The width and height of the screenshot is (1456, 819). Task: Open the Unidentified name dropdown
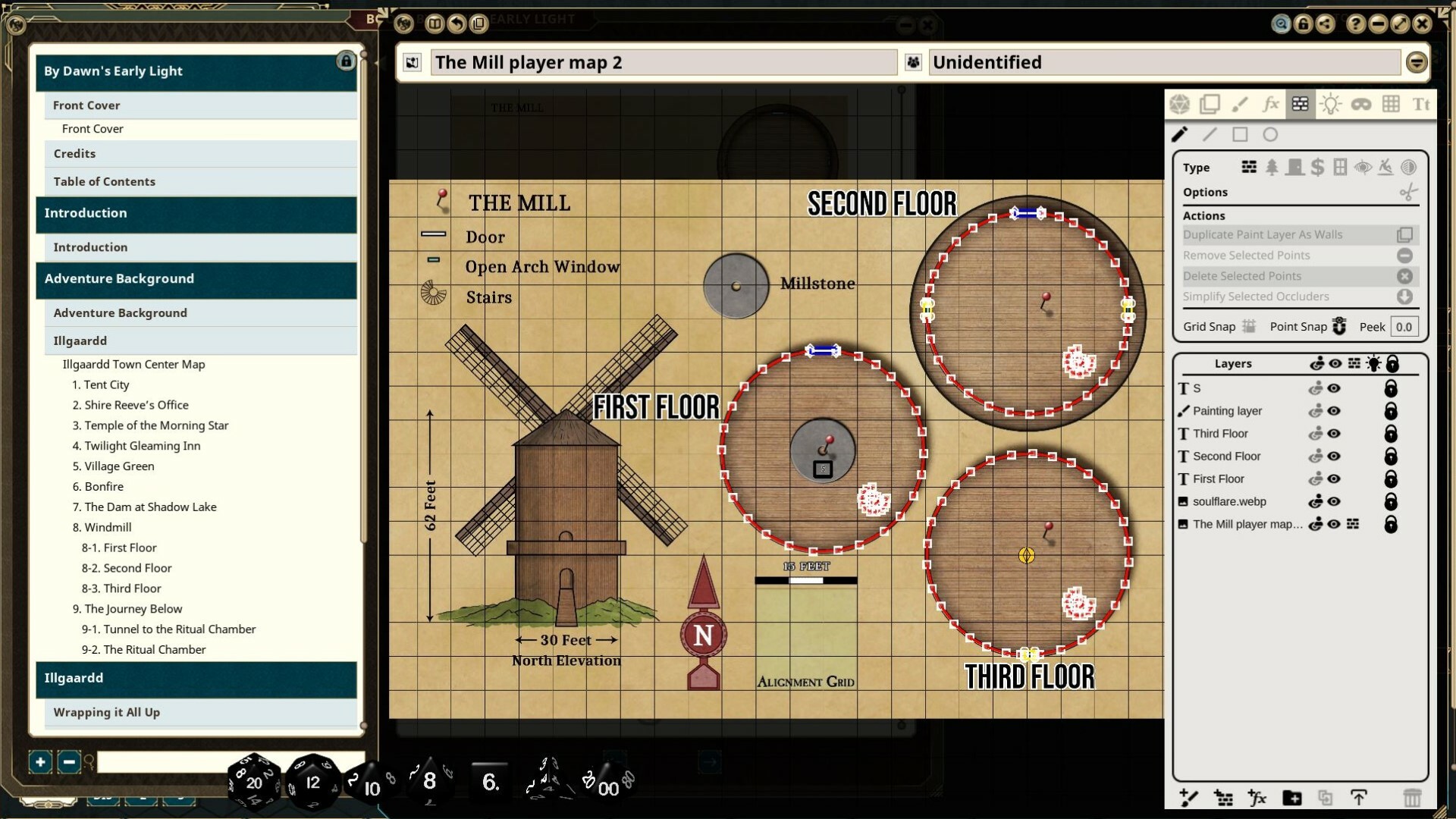click(x=1417, y=62)
